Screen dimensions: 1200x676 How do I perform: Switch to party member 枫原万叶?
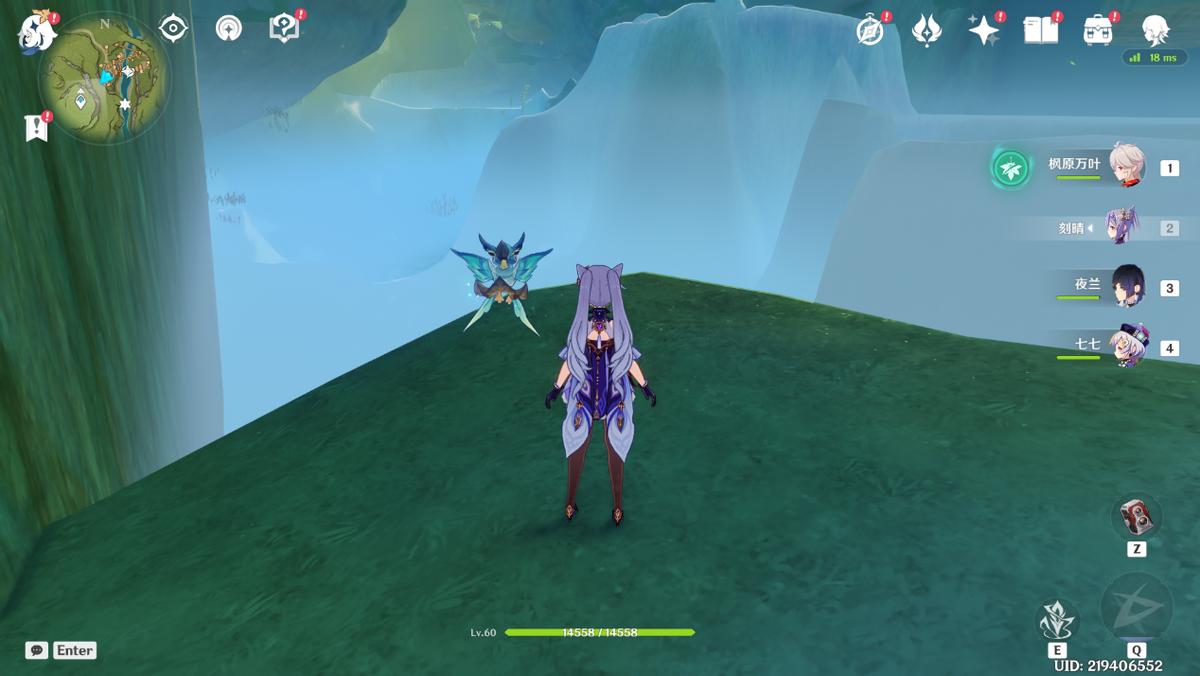(1128, 167)
